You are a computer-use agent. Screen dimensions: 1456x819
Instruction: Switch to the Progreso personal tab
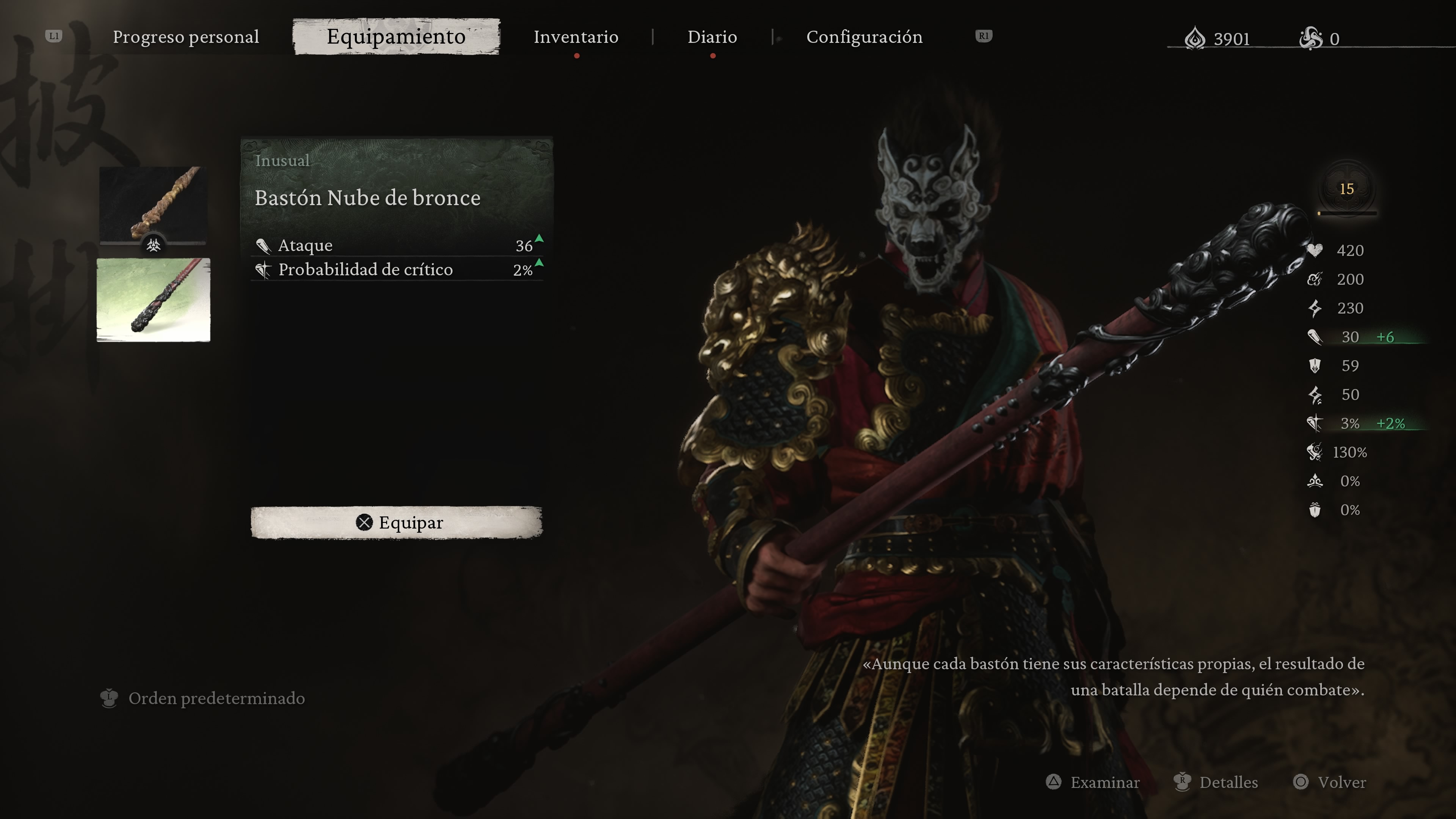[185, 37]
